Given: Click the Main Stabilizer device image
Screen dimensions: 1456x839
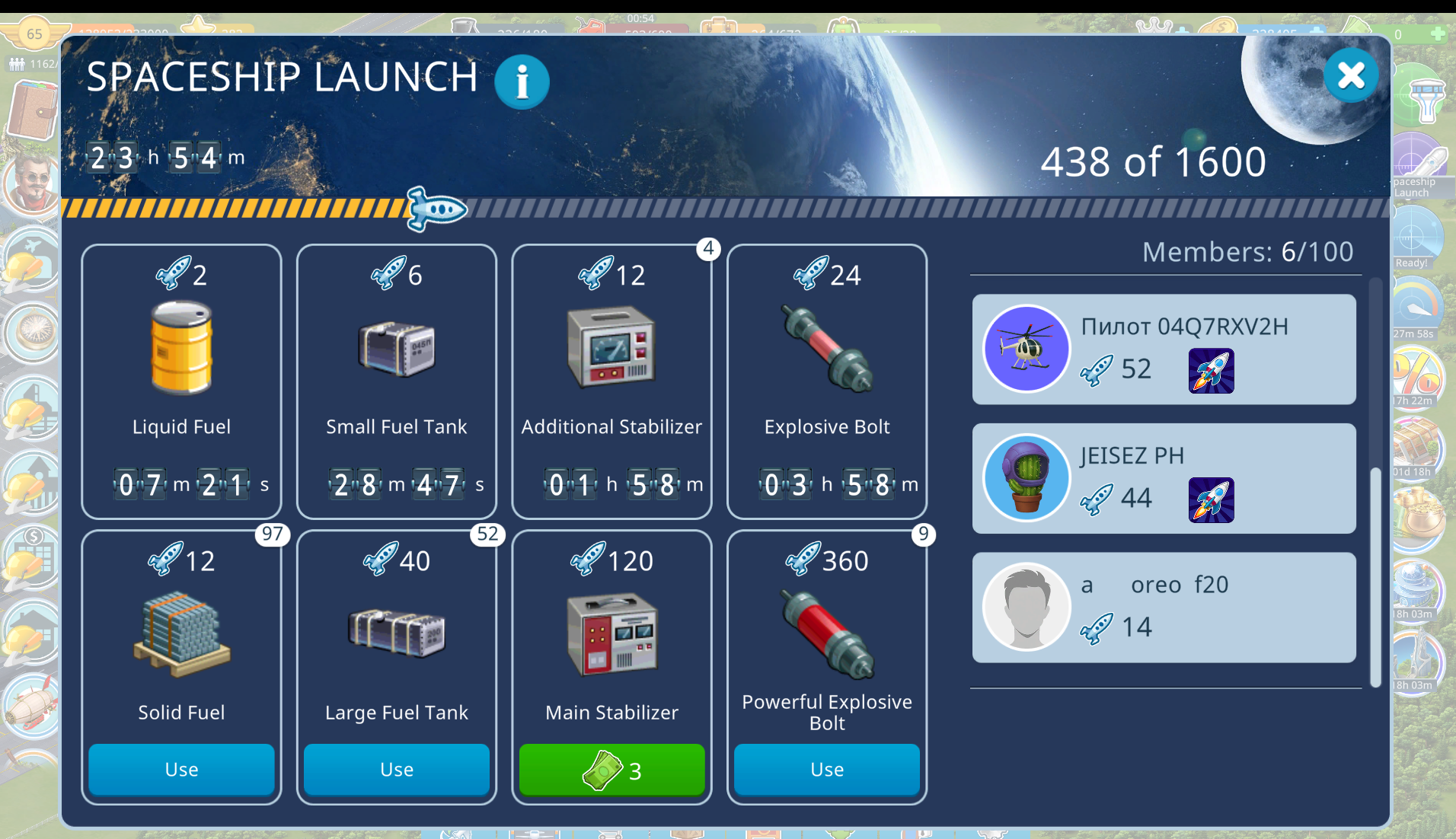Looking at the screenshot, I should point(611,635).
